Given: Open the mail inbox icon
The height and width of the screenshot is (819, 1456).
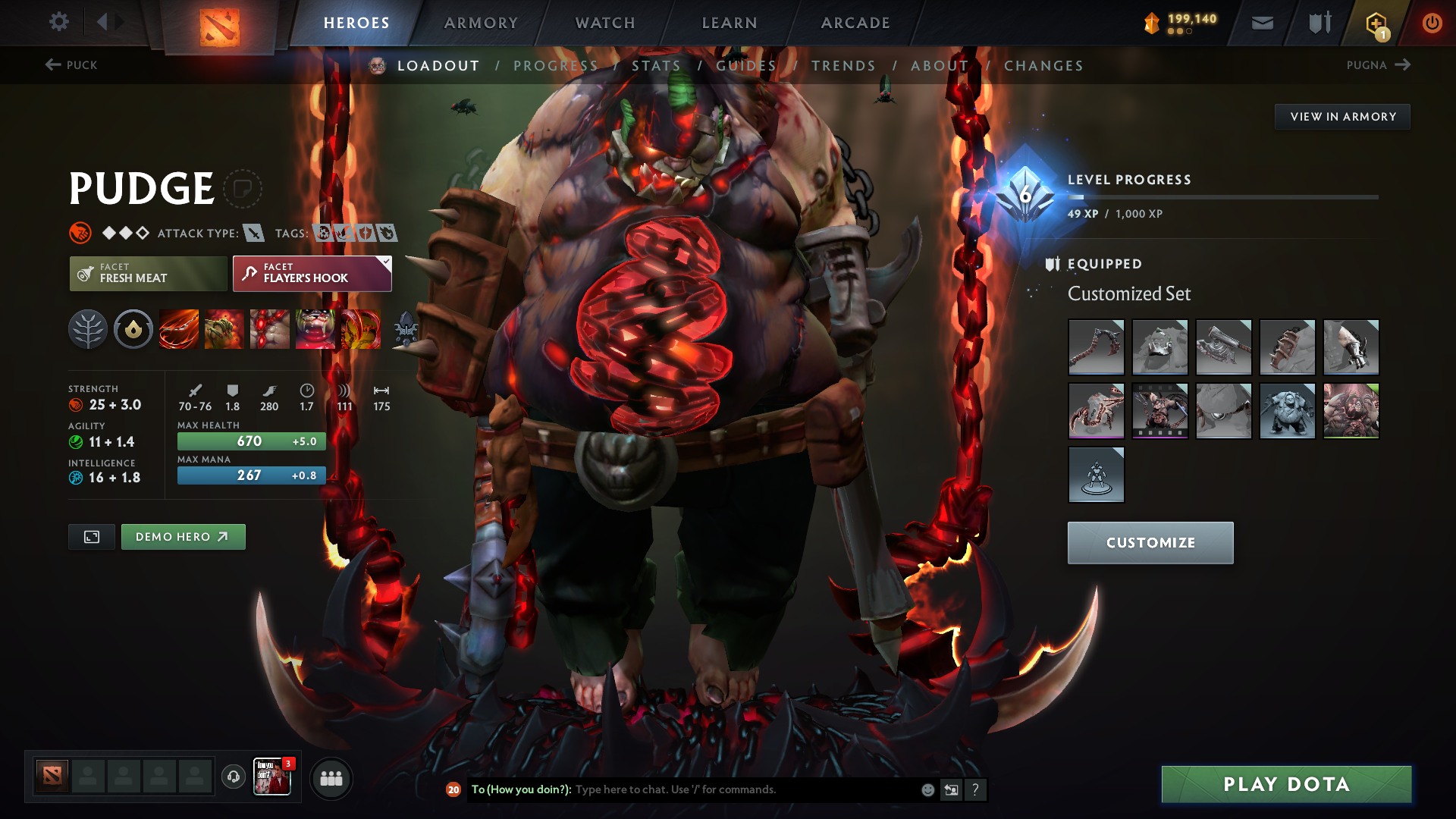Looking at the screenshot, I should click(1261, 23).
